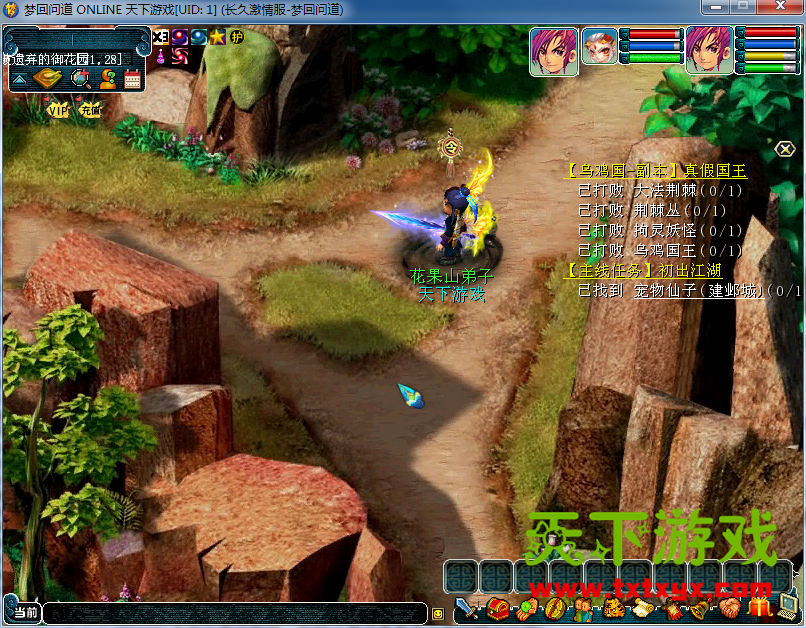The image size is (806, 628).
Task: Click the 护 protection status icon
Action: pos(237,37)
